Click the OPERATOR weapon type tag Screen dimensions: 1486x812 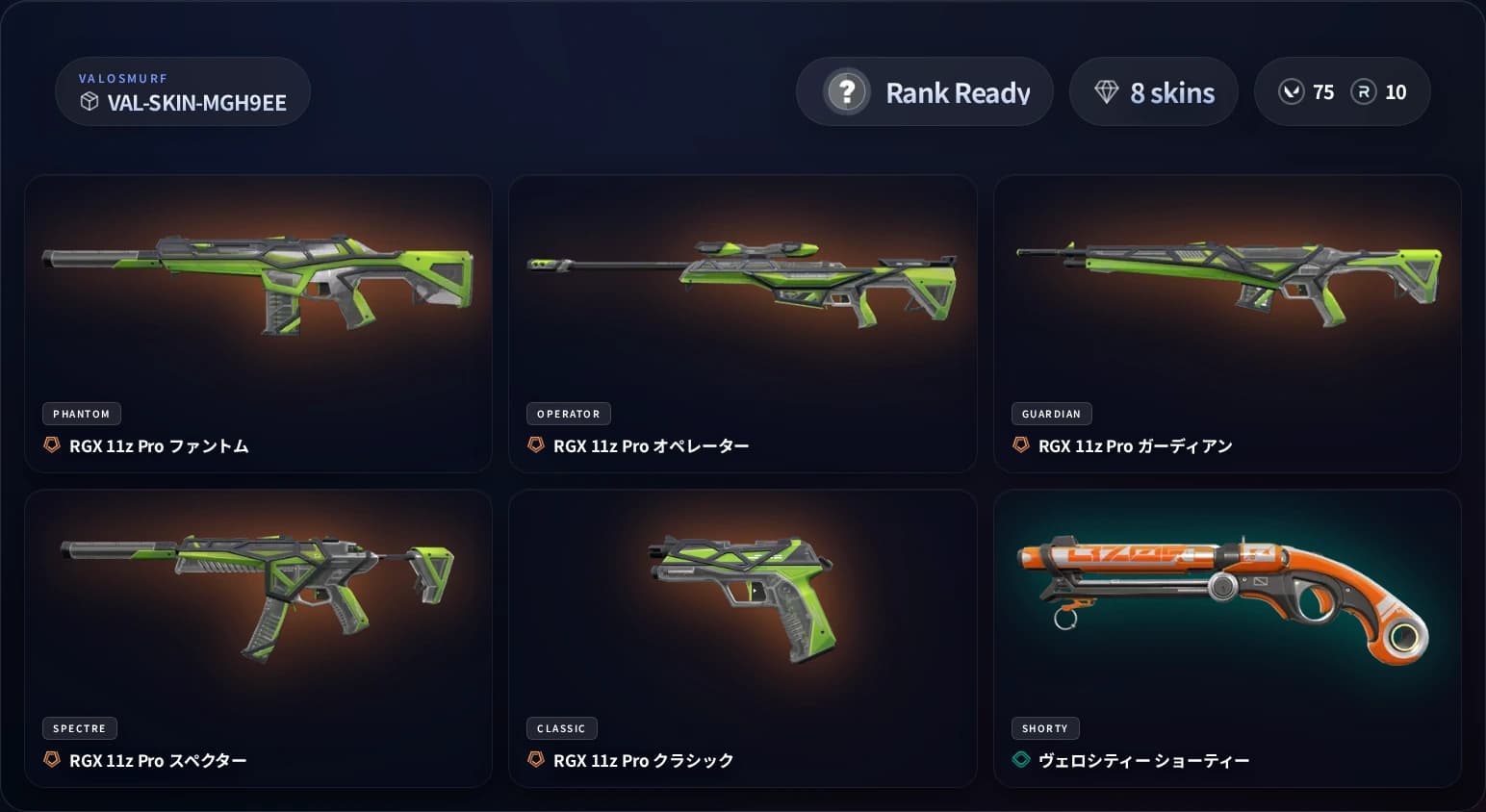568,414
